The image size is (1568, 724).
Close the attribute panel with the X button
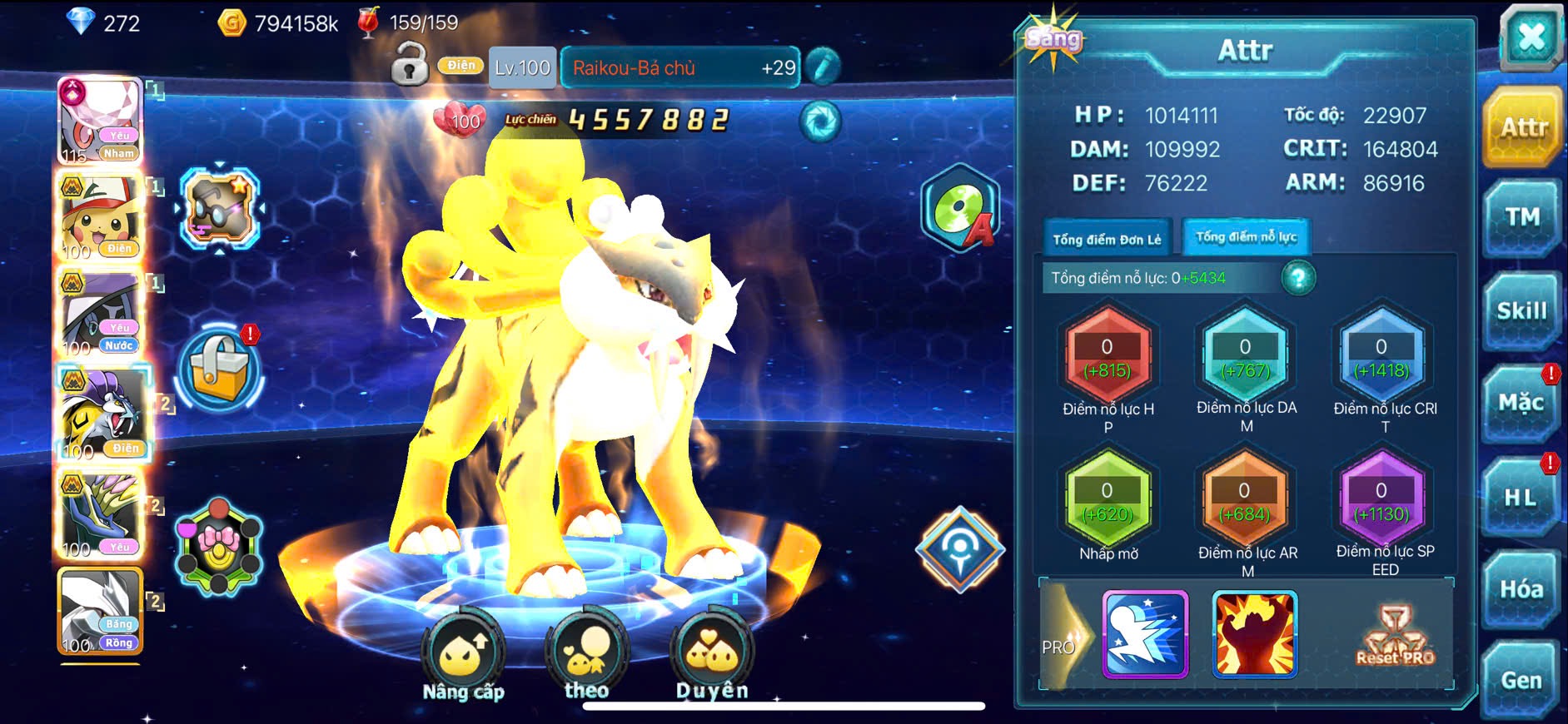click(1531, 37)
